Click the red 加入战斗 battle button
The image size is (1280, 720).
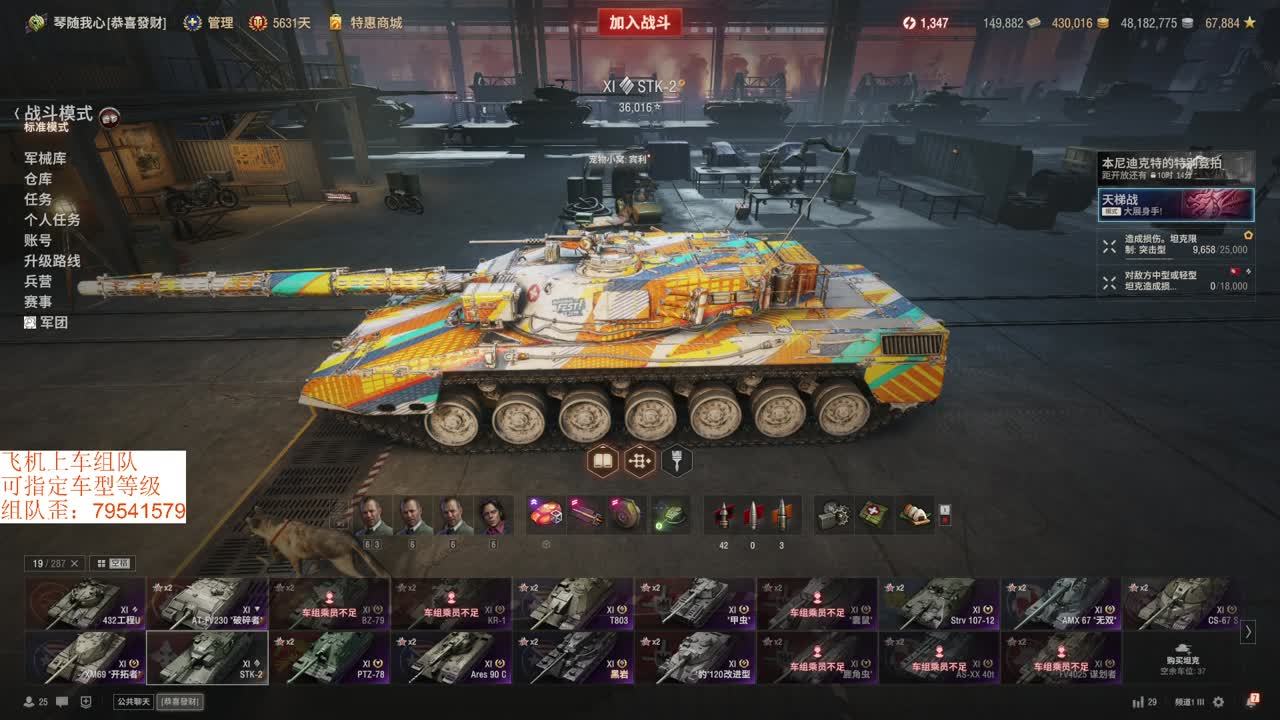point(639,23)
